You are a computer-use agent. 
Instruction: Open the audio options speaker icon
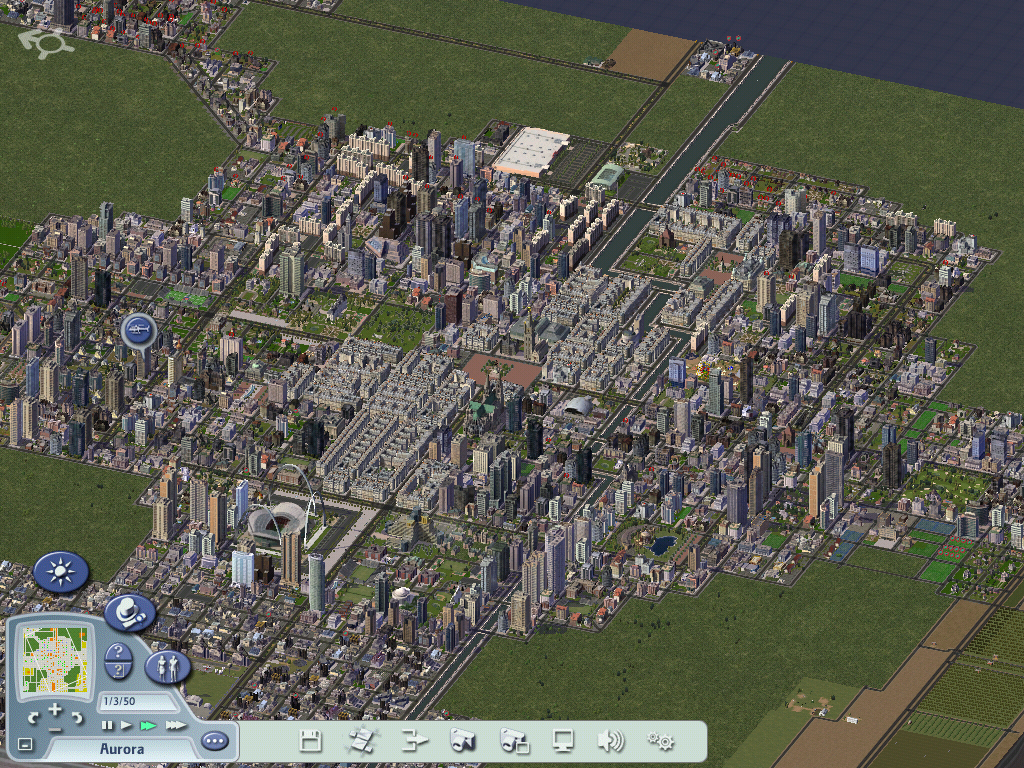pos(610,741)
